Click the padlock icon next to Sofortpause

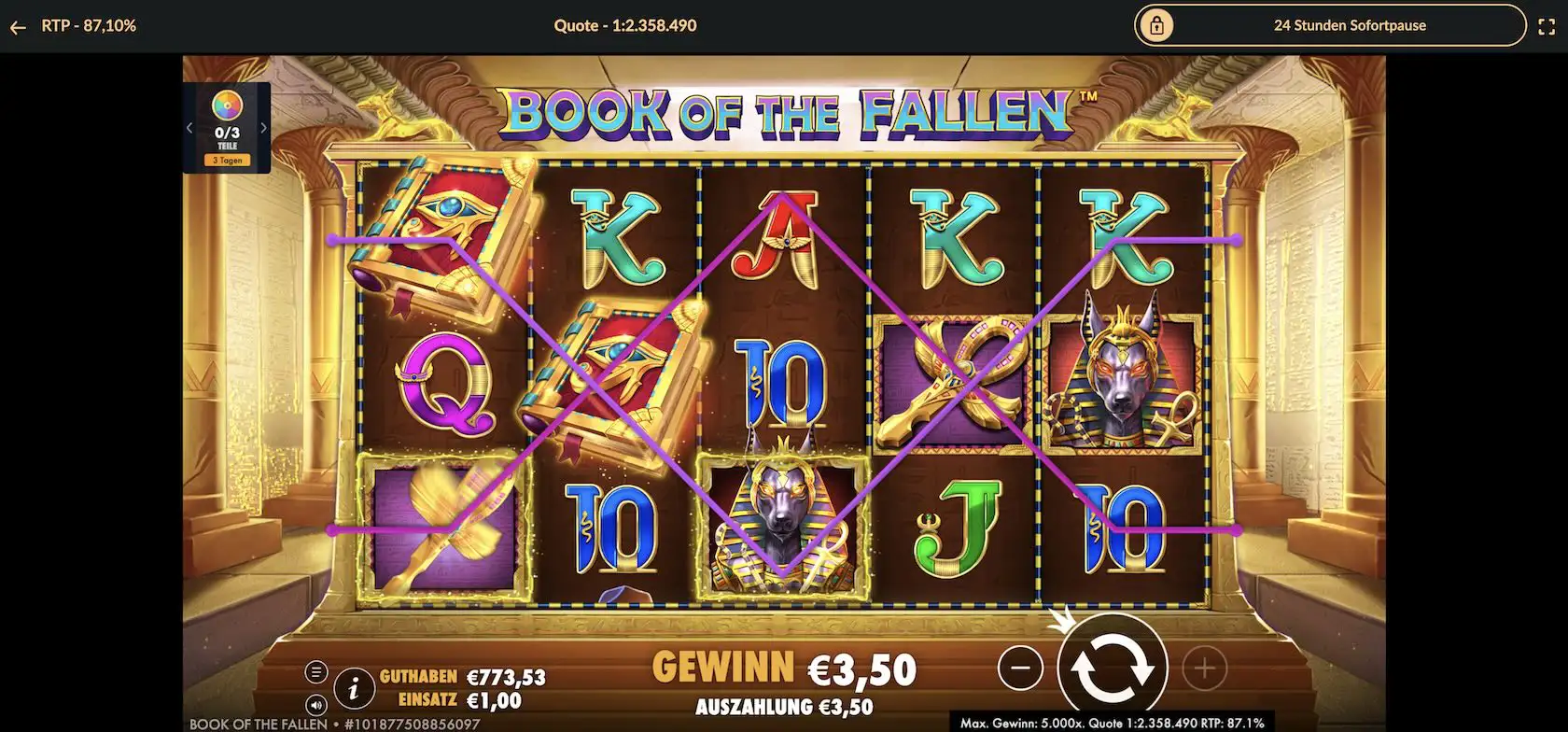click(x=1157, y=25)
